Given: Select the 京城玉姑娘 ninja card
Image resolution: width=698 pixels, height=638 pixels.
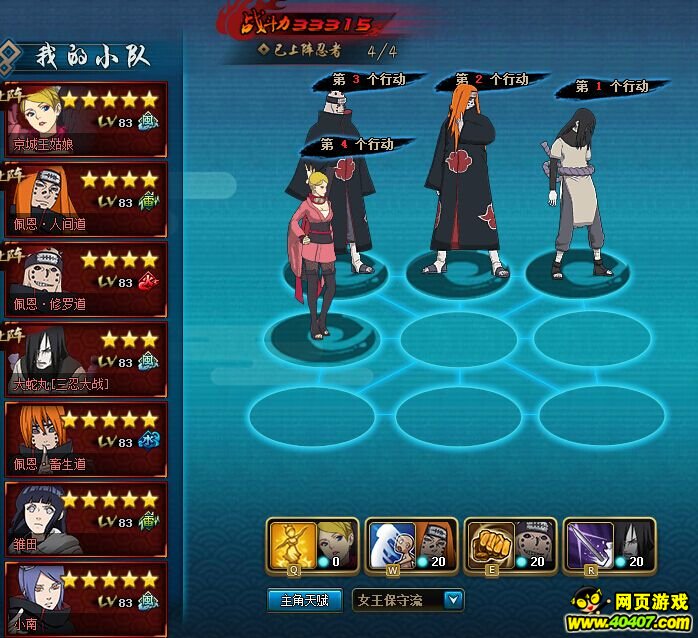Looking at the screenshot, I should pyautogui.click(x=84, y=120).
